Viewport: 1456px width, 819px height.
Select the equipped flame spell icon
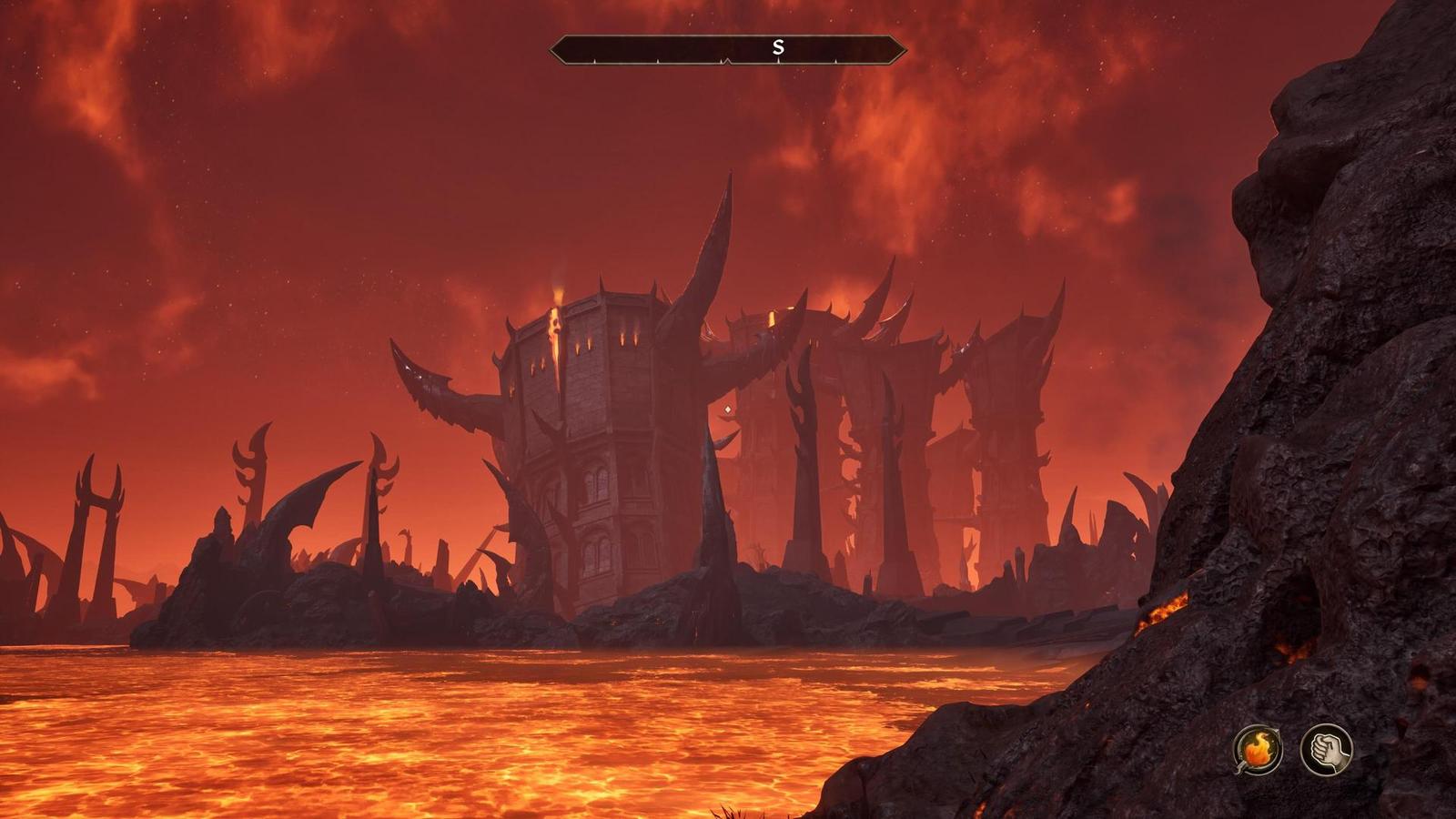point(1258,750)
